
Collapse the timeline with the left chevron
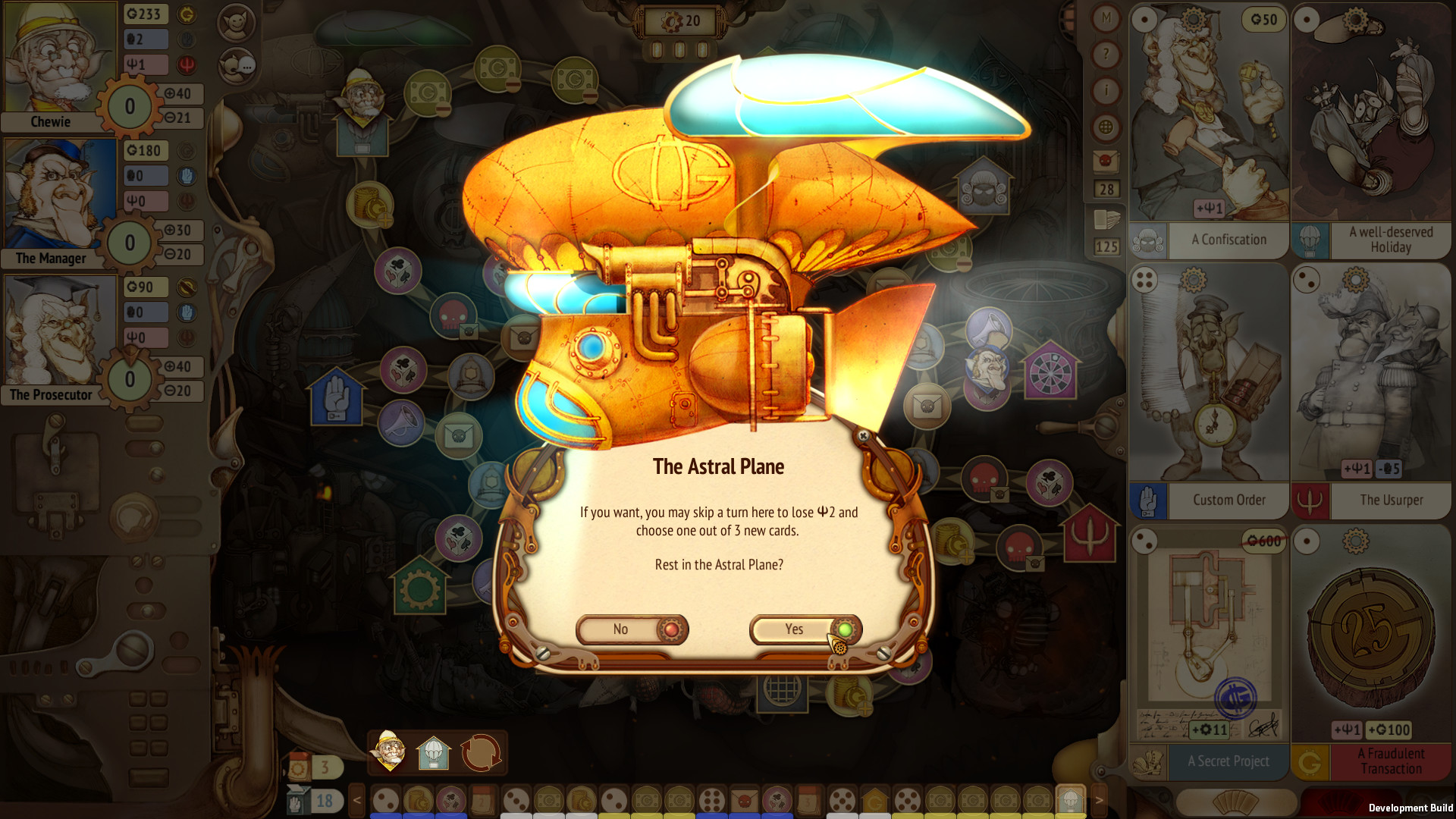[x=356, y=800]
